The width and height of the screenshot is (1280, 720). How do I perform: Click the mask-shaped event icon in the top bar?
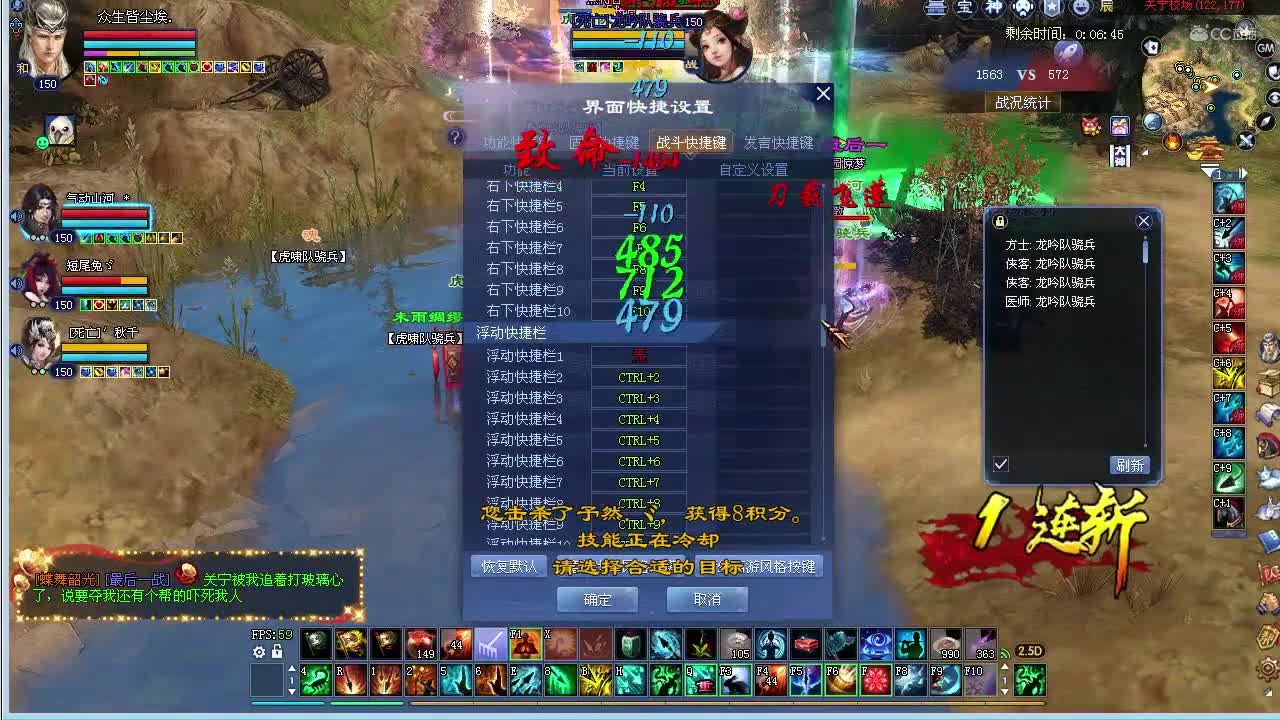1023,9
